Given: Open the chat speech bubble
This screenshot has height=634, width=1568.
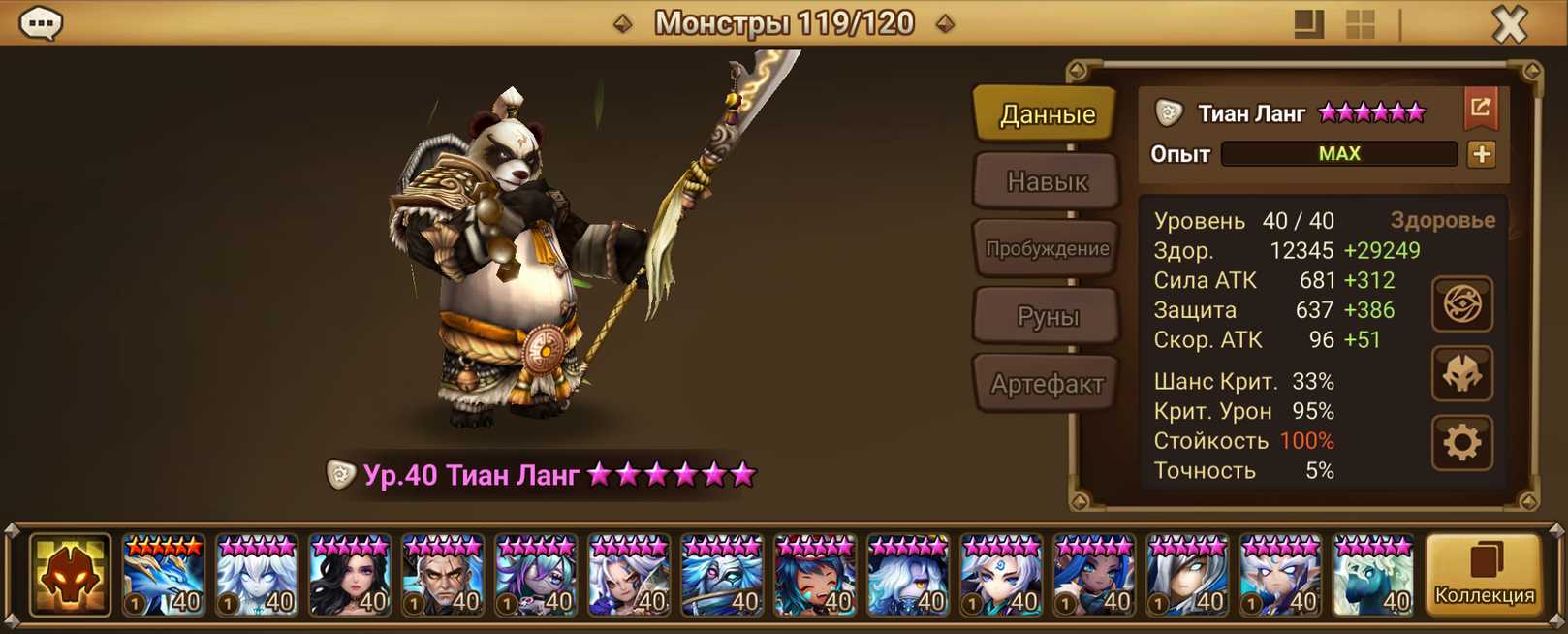Looking at the screenshot, I should click(x=42, y=23).
